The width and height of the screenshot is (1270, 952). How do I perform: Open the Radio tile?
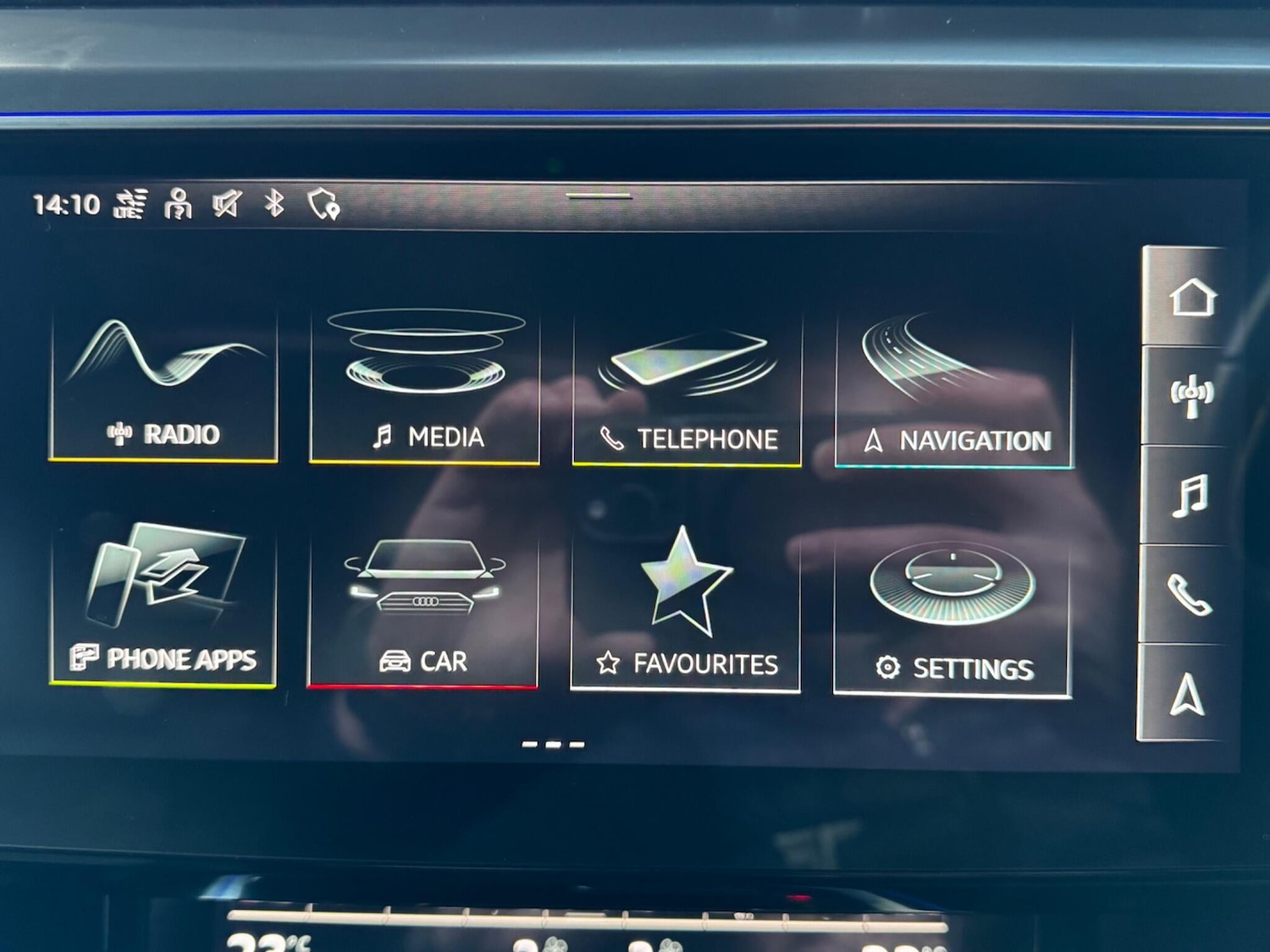point(163,385)
